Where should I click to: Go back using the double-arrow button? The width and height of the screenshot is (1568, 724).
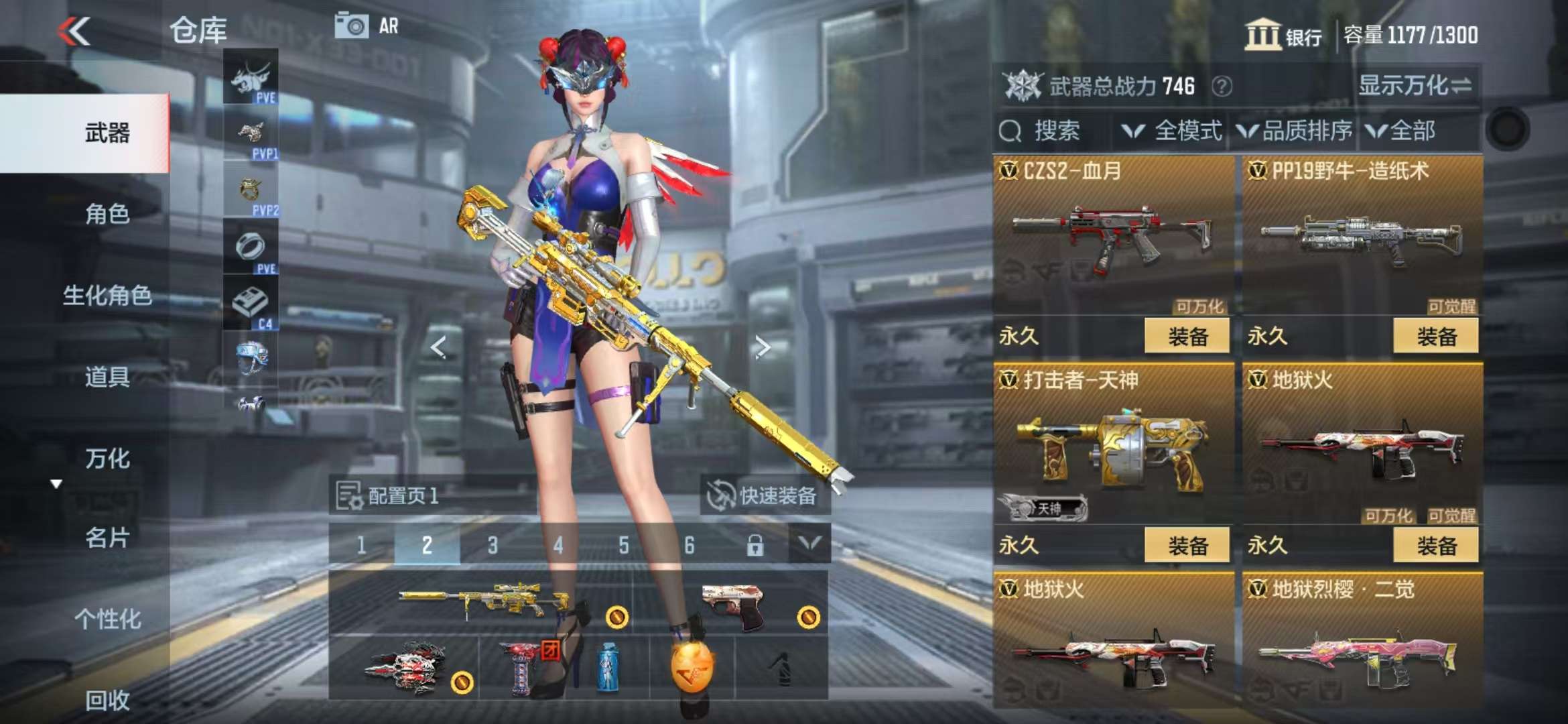74,31
